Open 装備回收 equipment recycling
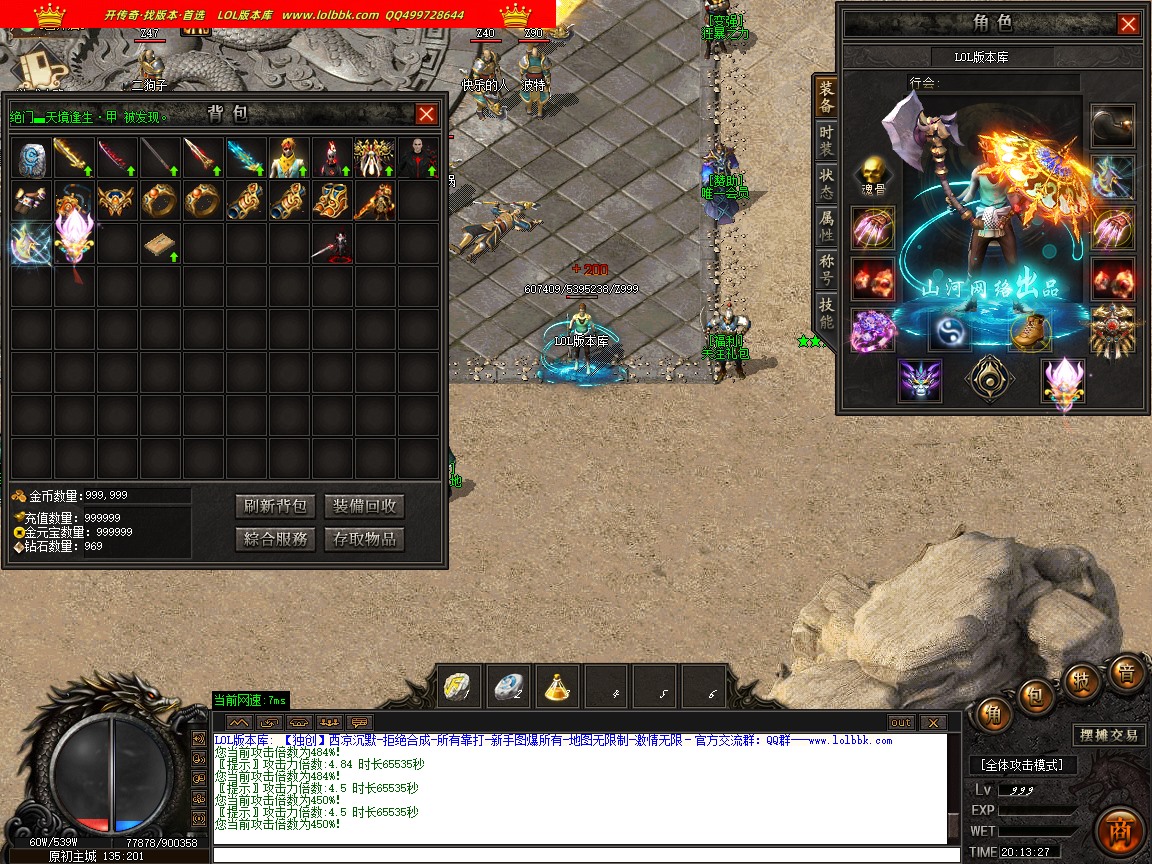Viewport: 1152px width, 864px height. point(364,506)
